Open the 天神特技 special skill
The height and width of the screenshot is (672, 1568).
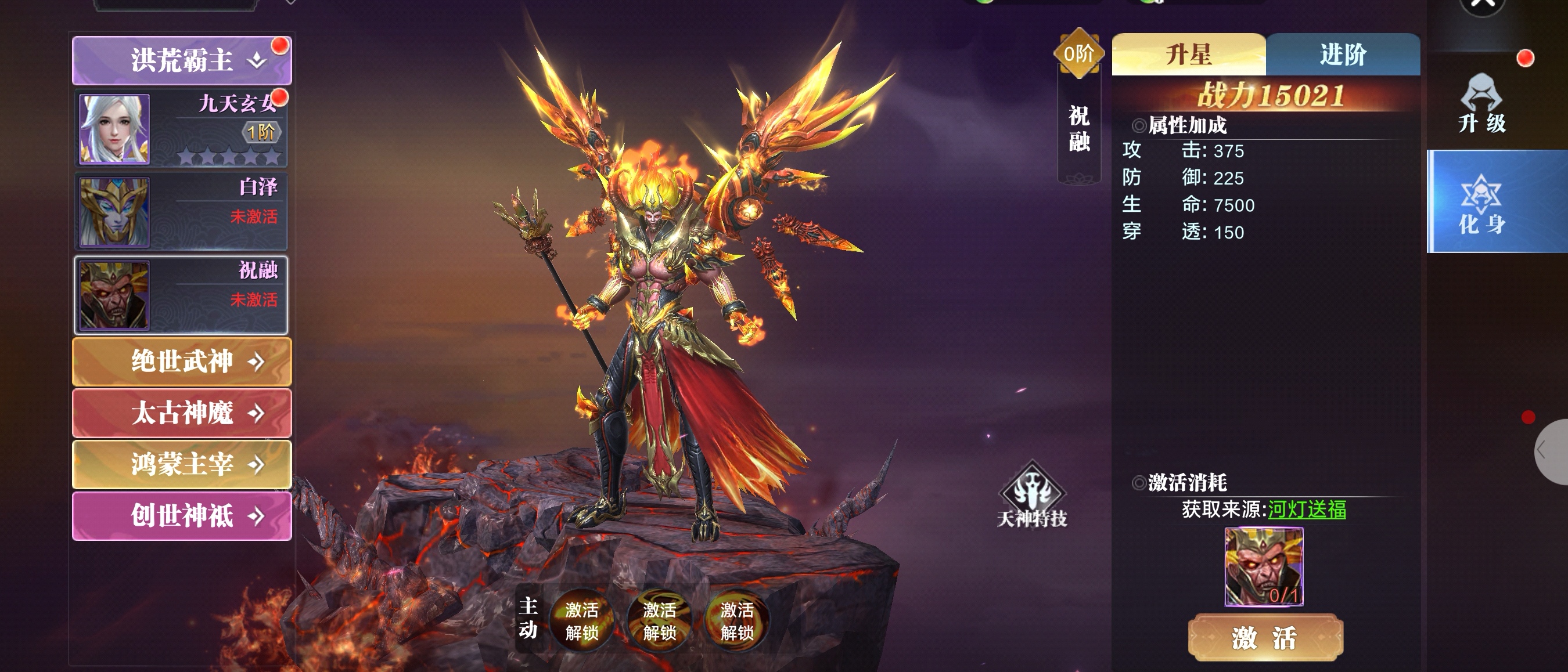tap(1032, 496)
